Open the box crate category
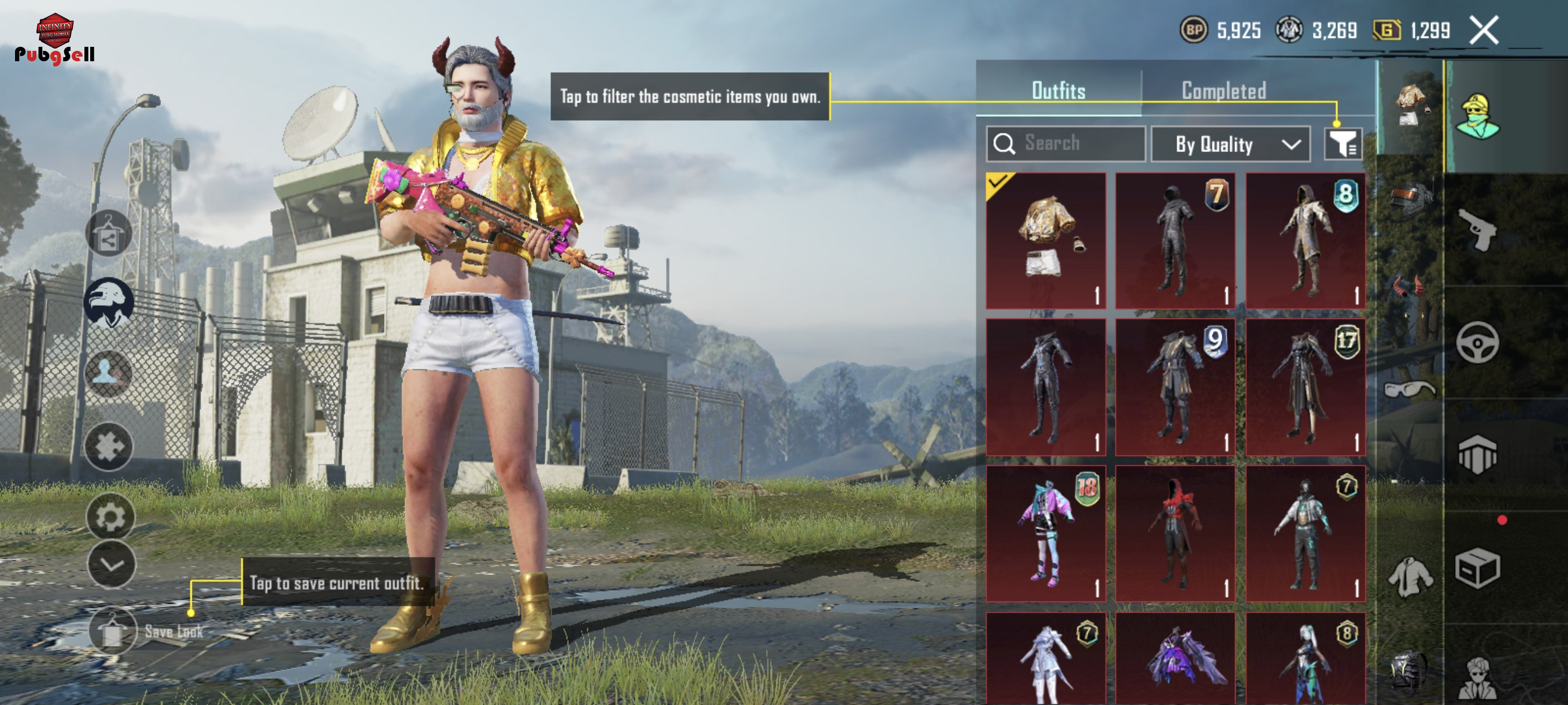 [1477, 568]
